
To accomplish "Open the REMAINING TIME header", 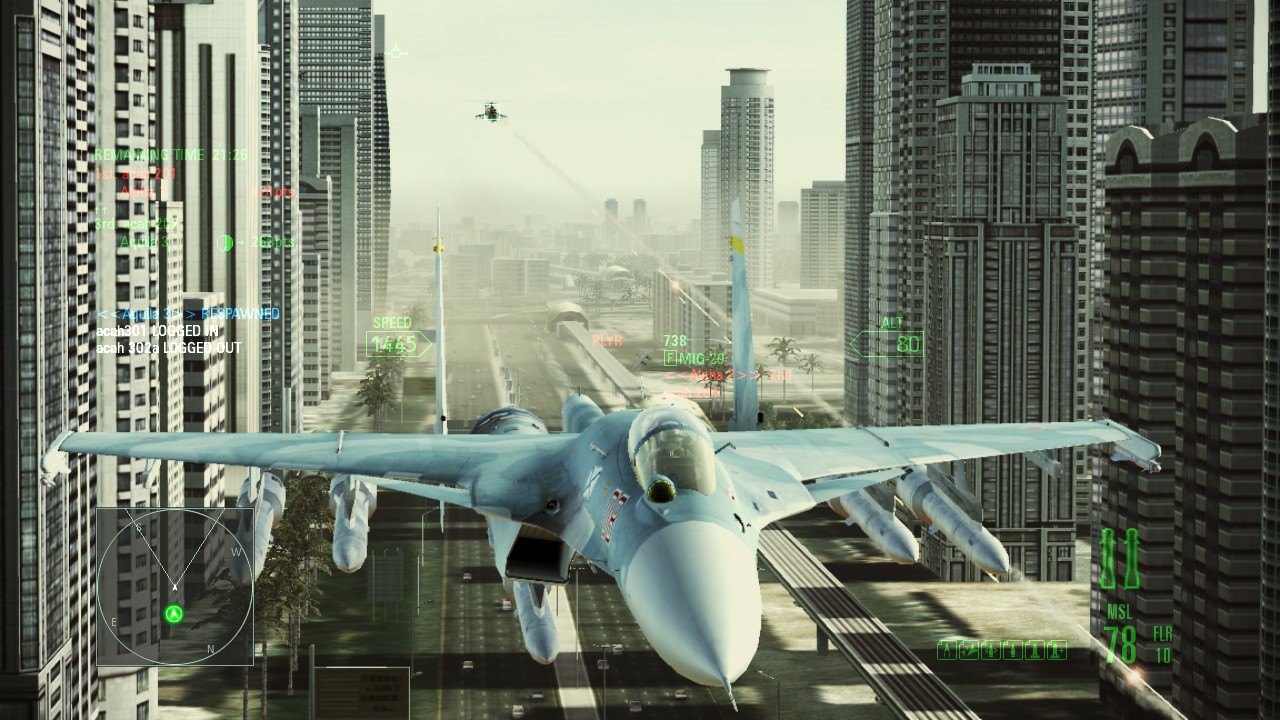I will [150, 155].
